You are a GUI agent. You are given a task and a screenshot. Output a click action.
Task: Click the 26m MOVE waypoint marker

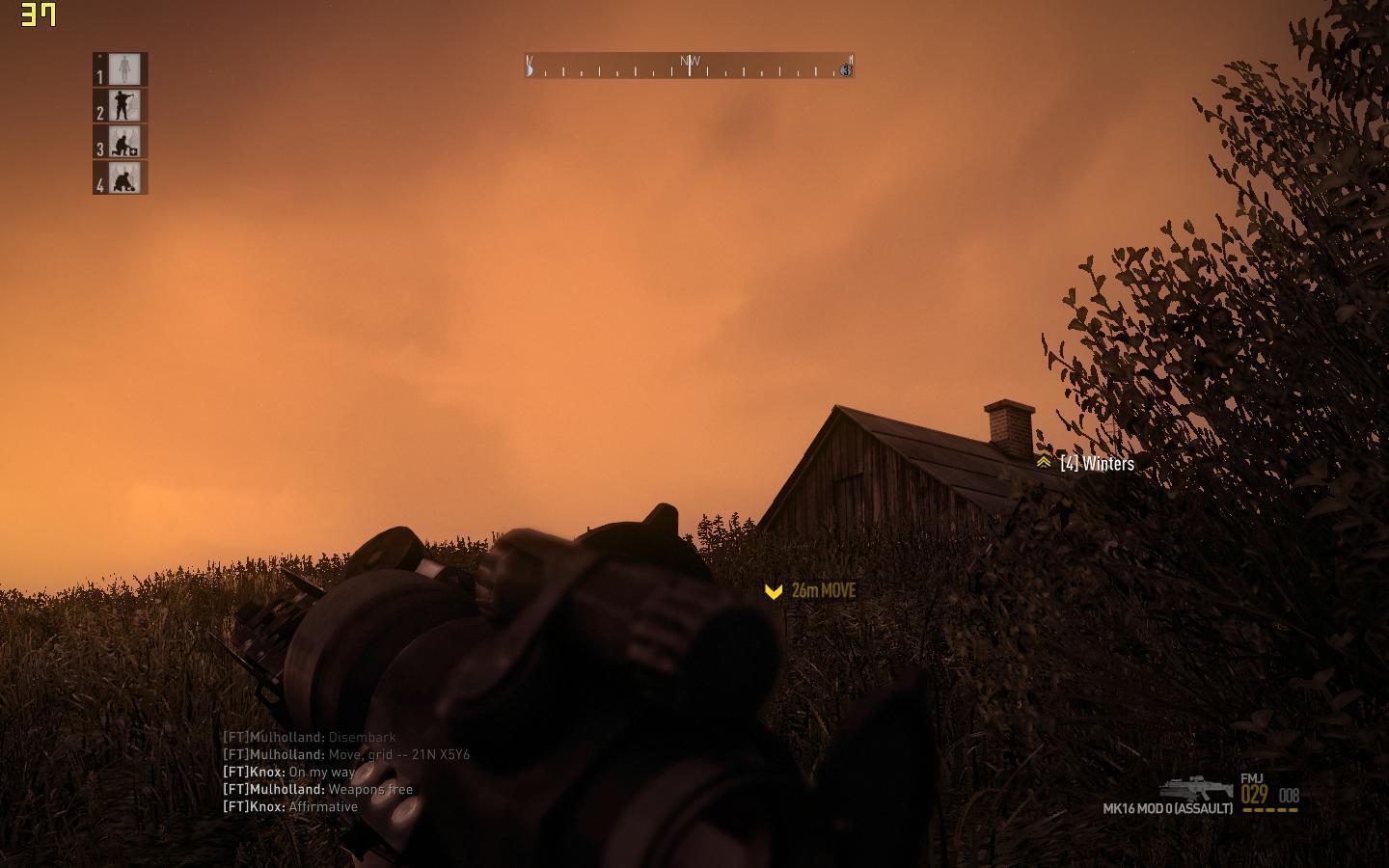[774, 591]
